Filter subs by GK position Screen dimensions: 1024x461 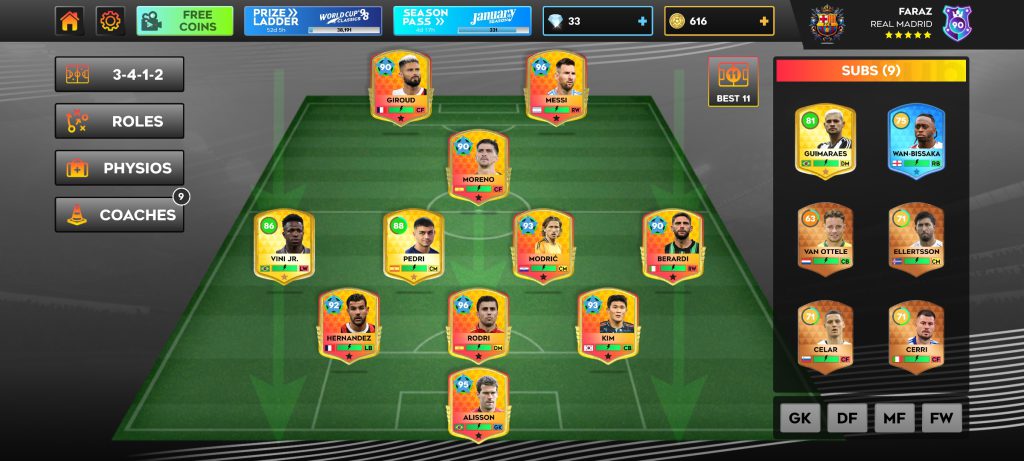pos(799,418)
